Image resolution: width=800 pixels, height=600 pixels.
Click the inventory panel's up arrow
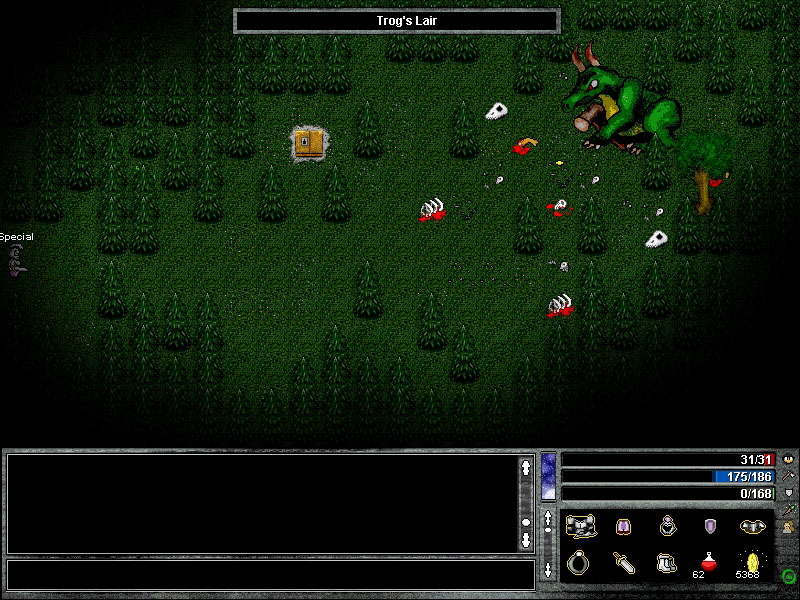[x=549, y=520]
